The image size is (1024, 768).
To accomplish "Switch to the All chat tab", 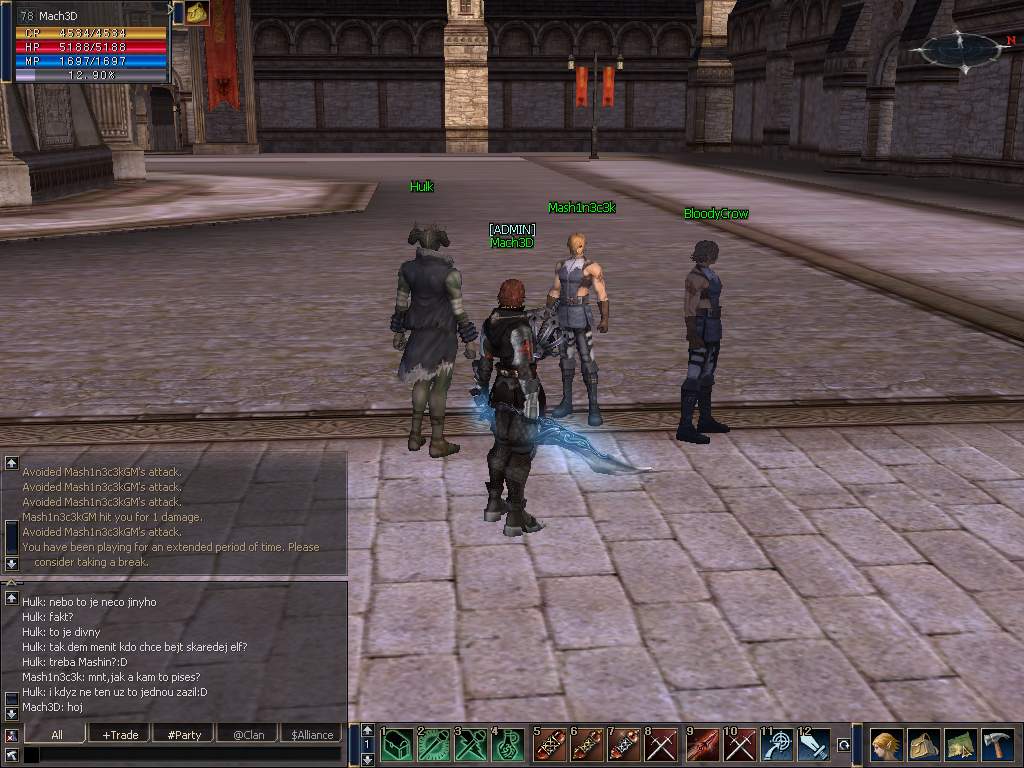I will point(57,734).
